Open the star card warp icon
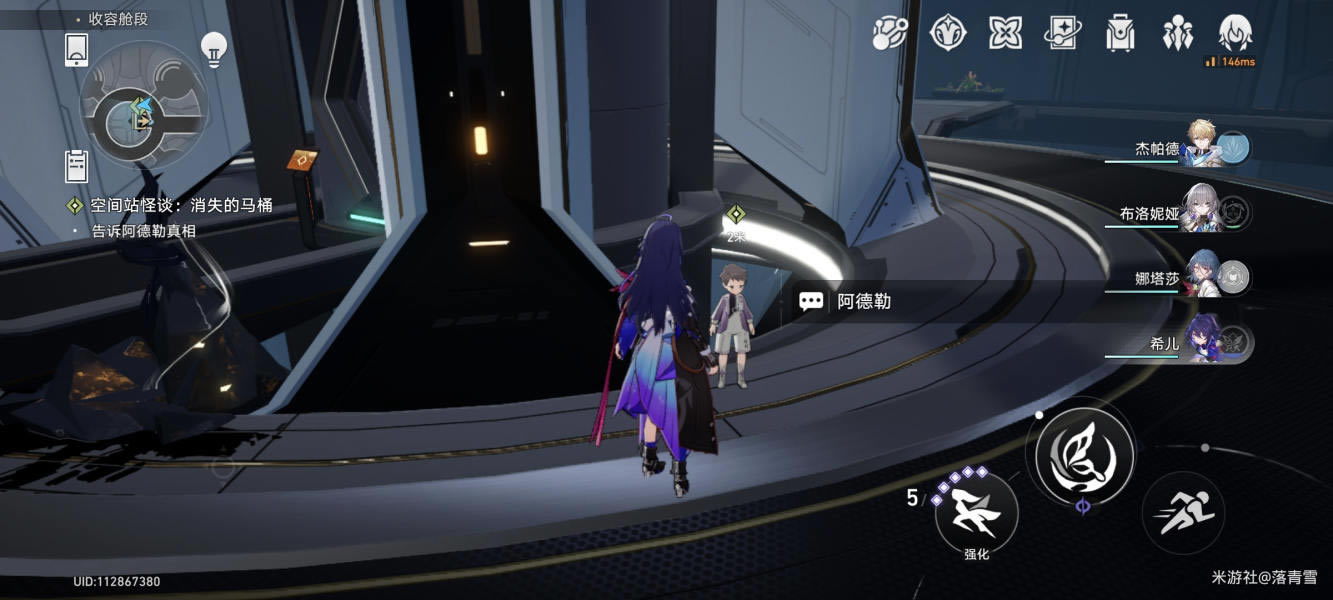 coord(1062,33)
